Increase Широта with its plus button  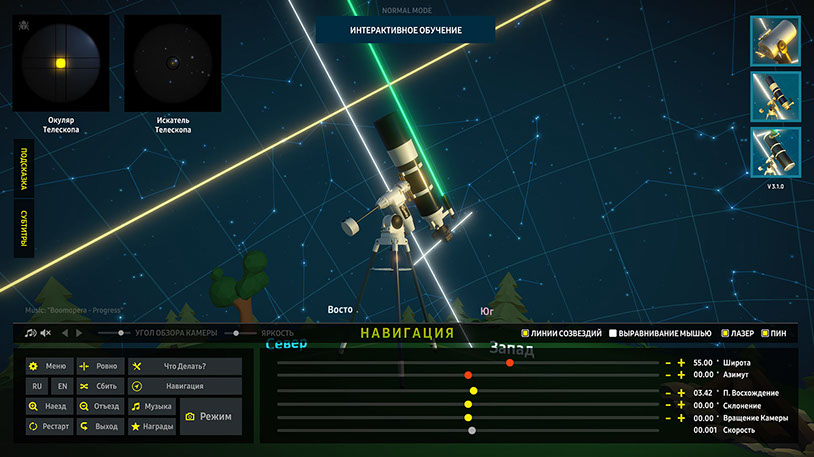pos(681,362)
